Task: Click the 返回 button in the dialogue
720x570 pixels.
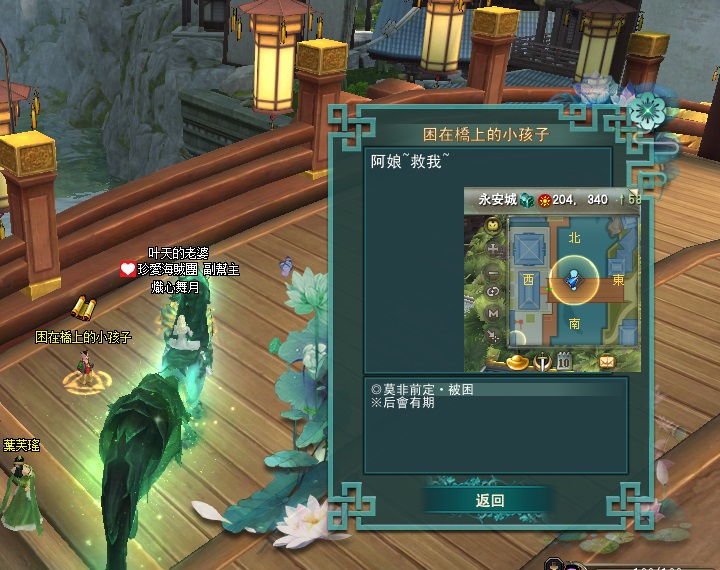Action: (x=490, y=500)
